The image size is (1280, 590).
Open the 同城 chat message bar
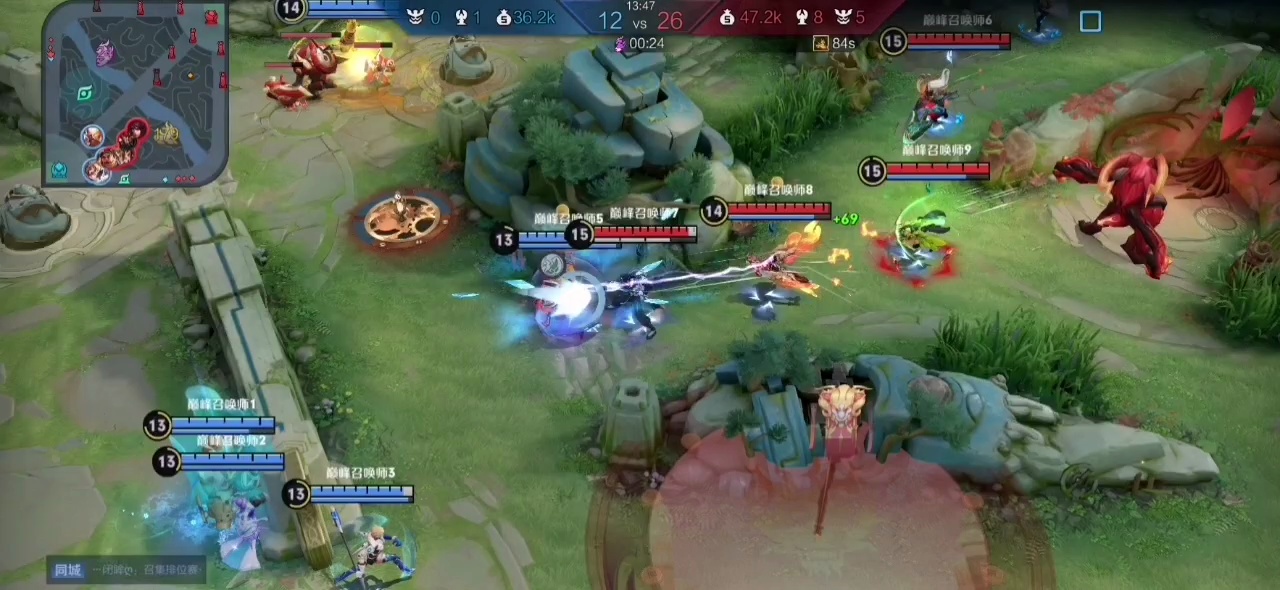coord(146,570)
